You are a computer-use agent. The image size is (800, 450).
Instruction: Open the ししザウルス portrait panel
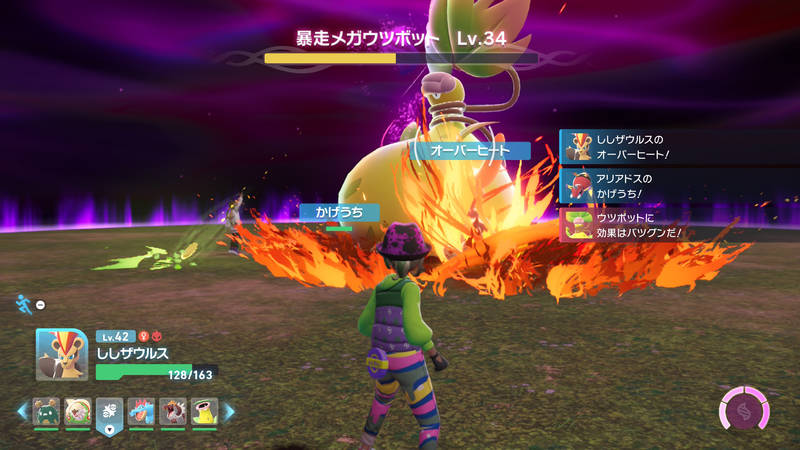coord(62,354)
